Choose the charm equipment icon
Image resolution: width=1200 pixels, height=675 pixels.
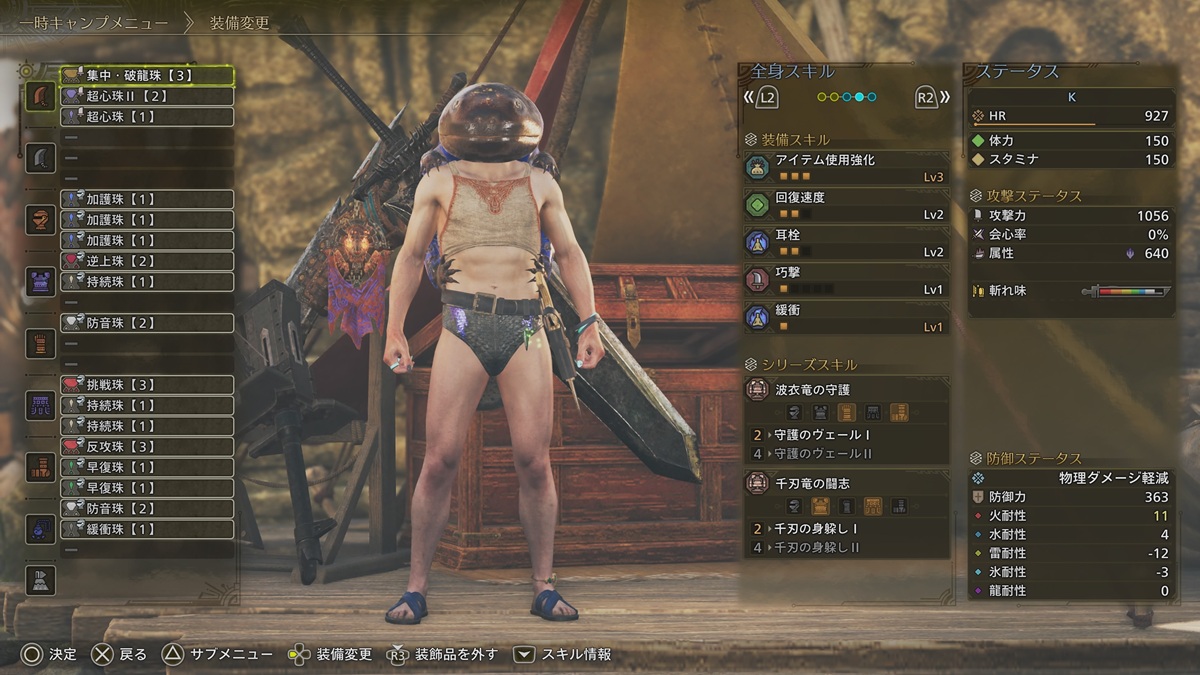pos(40,529)
